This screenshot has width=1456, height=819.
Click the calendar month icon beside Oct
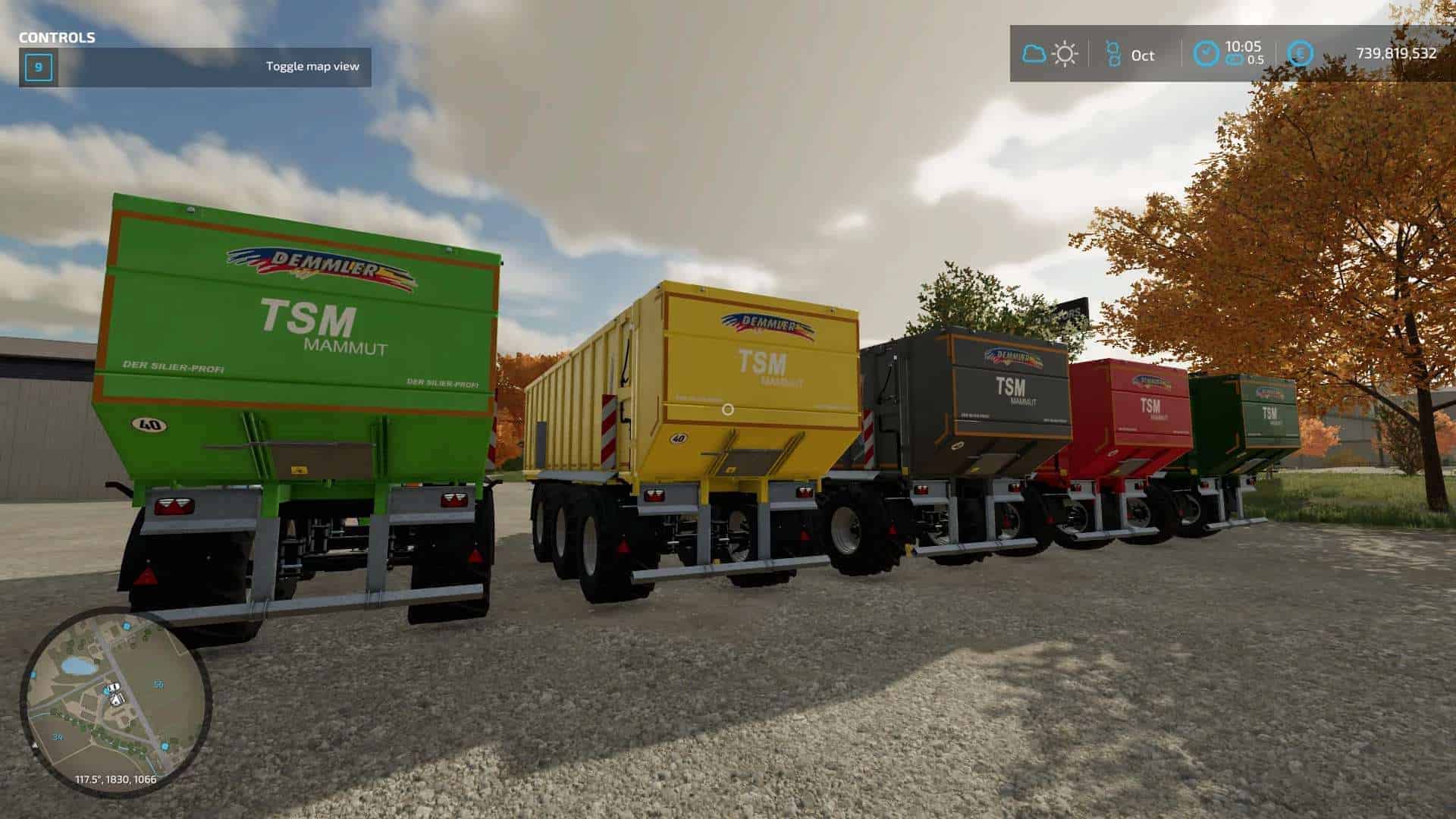(x=1112, y=54)
